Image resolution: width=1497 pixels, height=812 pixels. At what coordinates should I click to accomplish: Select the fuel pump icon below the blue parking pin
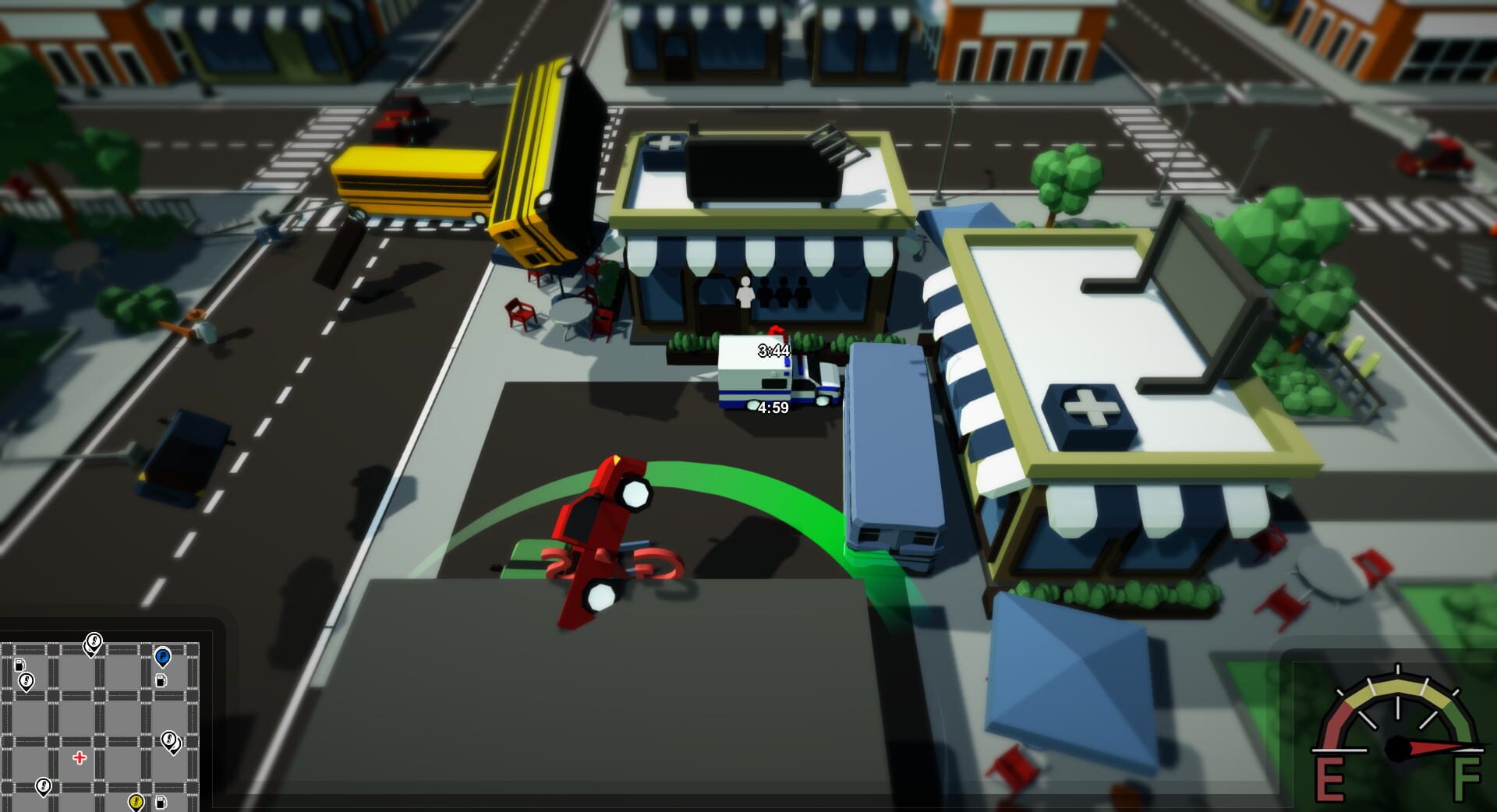161,681
